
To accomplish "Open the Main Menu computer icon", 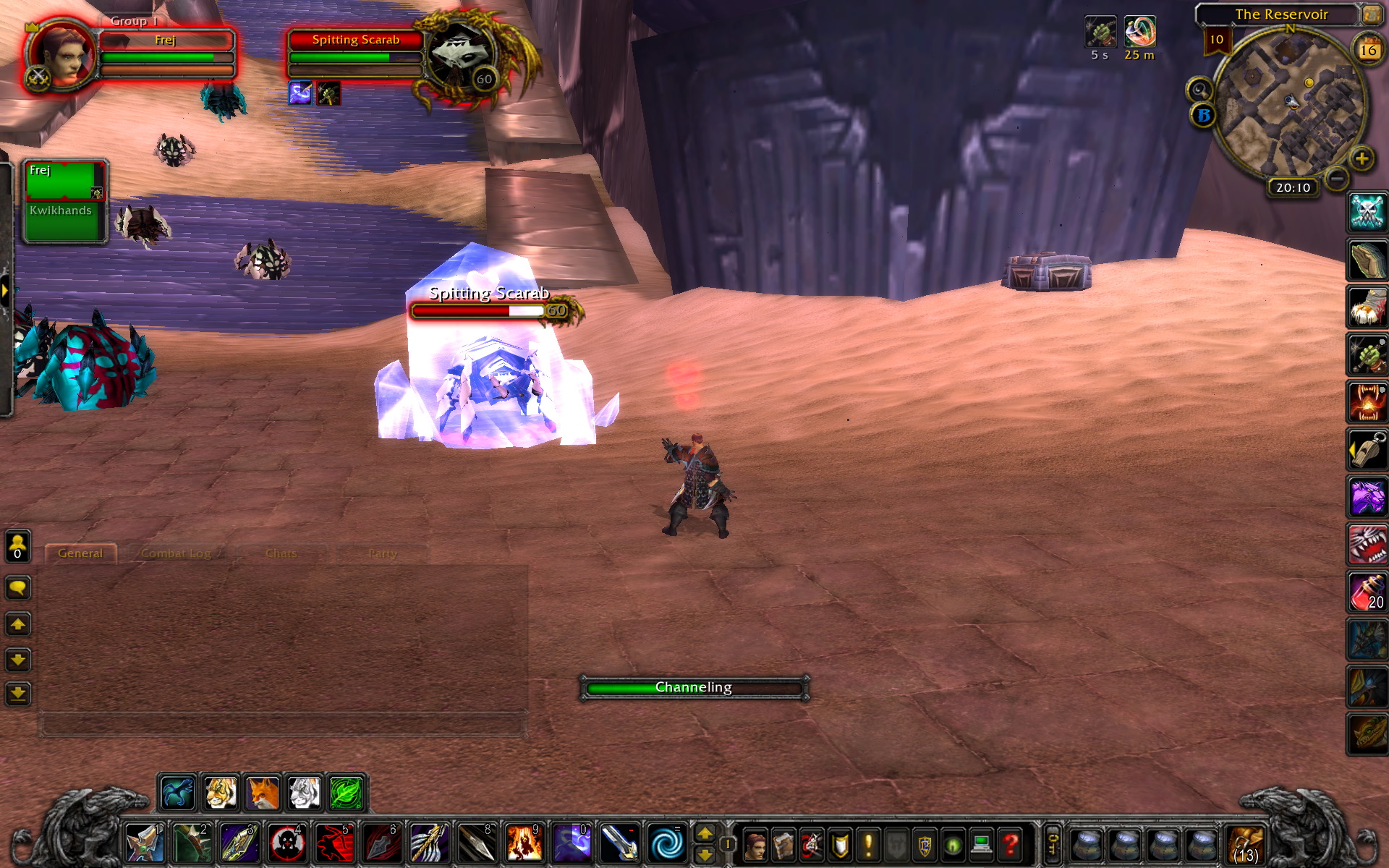I will point(981,844).
